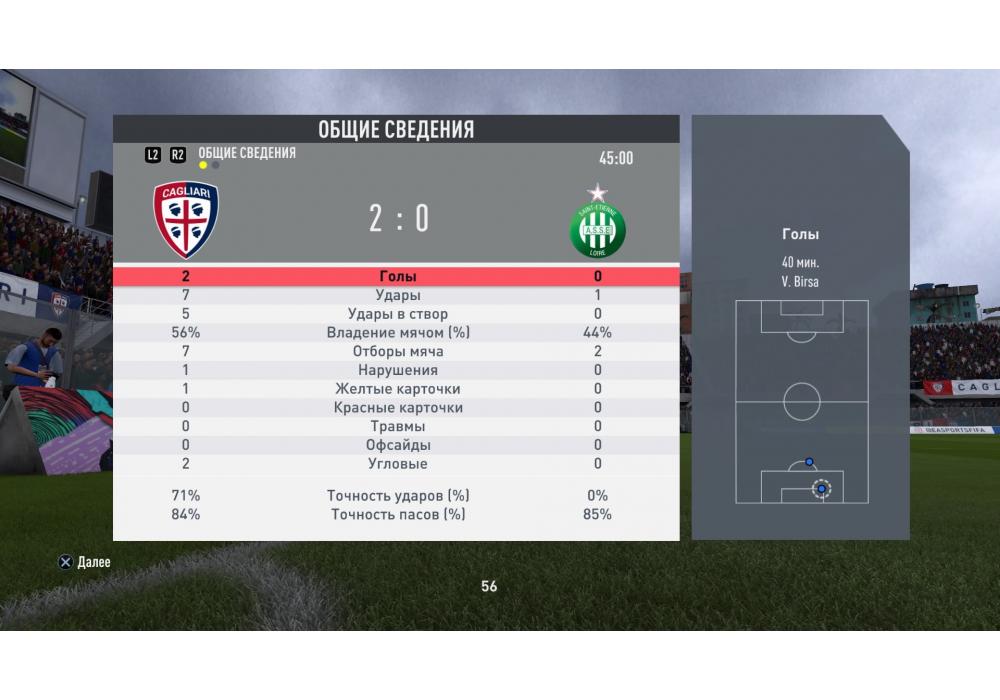This screenshot has height=700, width=1000.
Task: Select the Желтые карточки row
Action: click(397, 389)
